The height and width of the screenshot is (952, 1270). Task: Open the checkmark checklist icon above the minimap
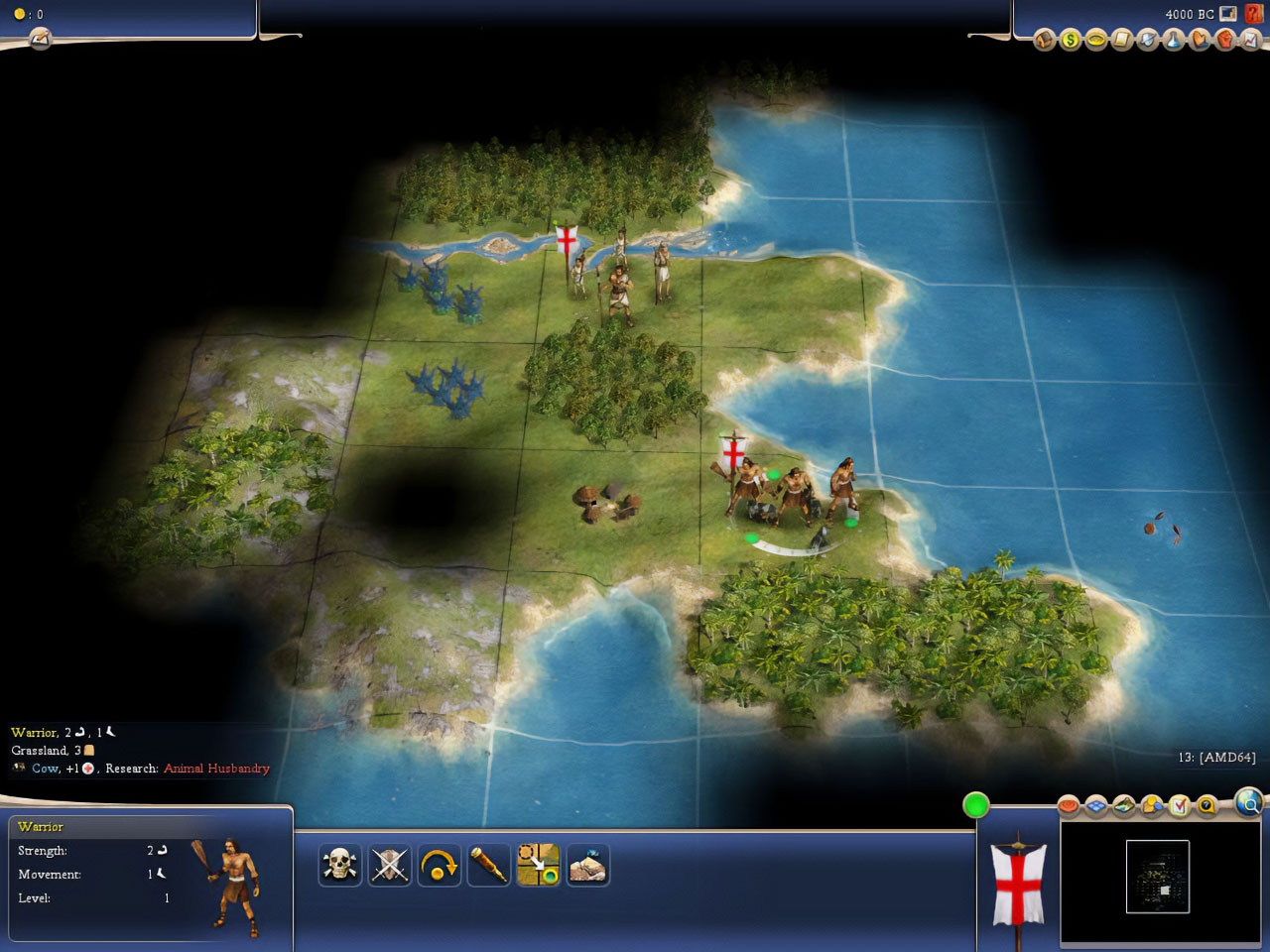coord(1179,806)
